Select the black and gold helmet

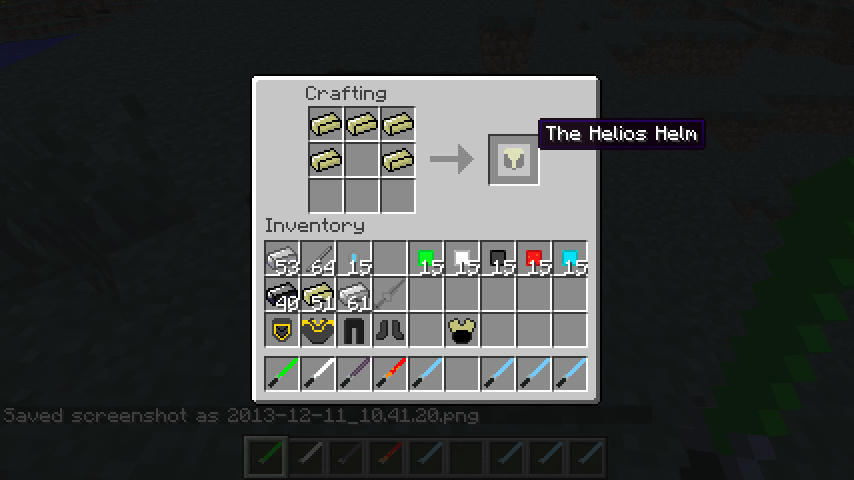282,331
